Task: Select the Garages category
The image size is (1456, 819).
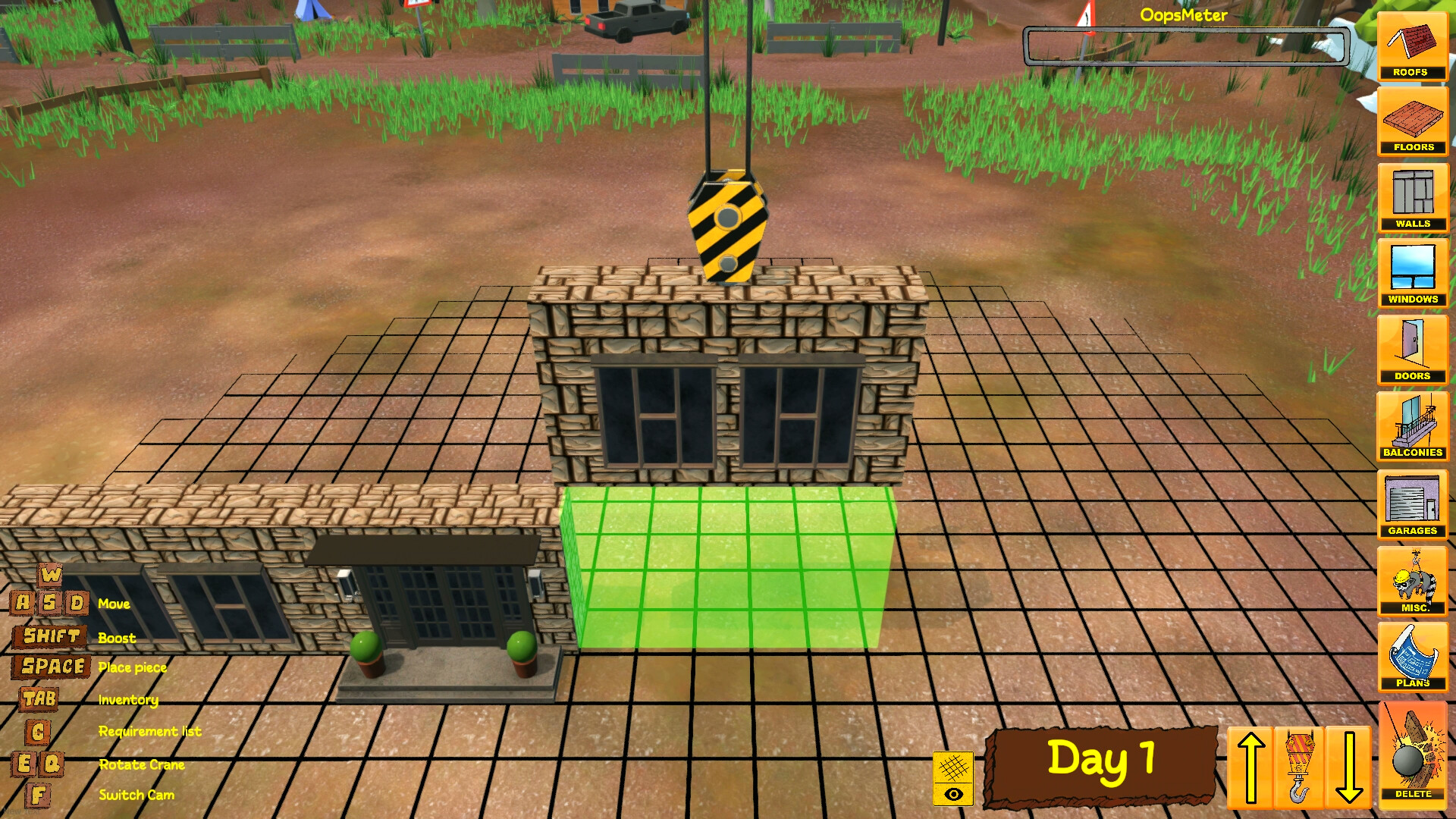Action: [1414, 503]
